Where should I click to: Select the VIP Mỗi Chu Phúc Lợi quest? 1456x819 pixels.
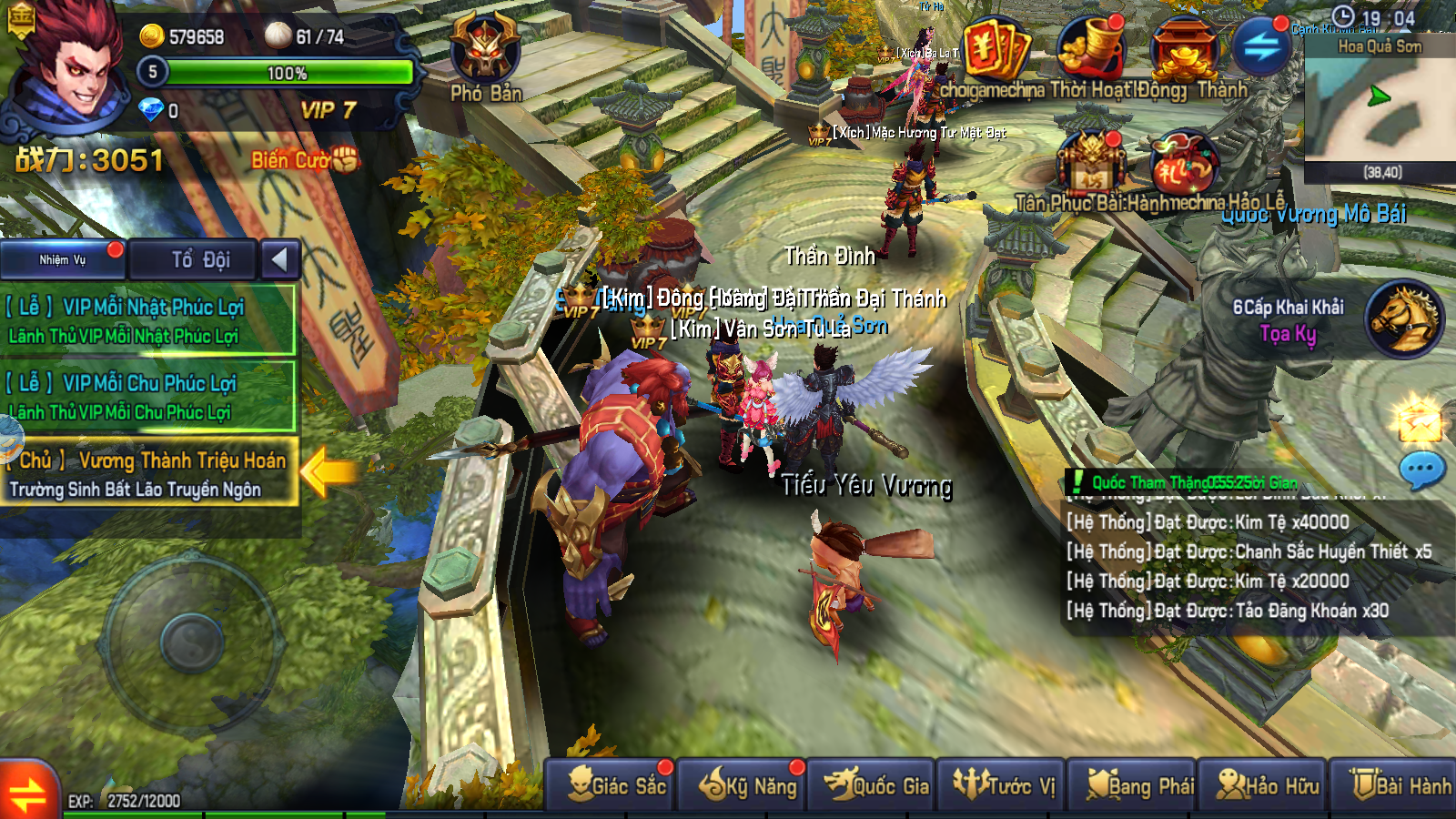click(x=147, y=397)
